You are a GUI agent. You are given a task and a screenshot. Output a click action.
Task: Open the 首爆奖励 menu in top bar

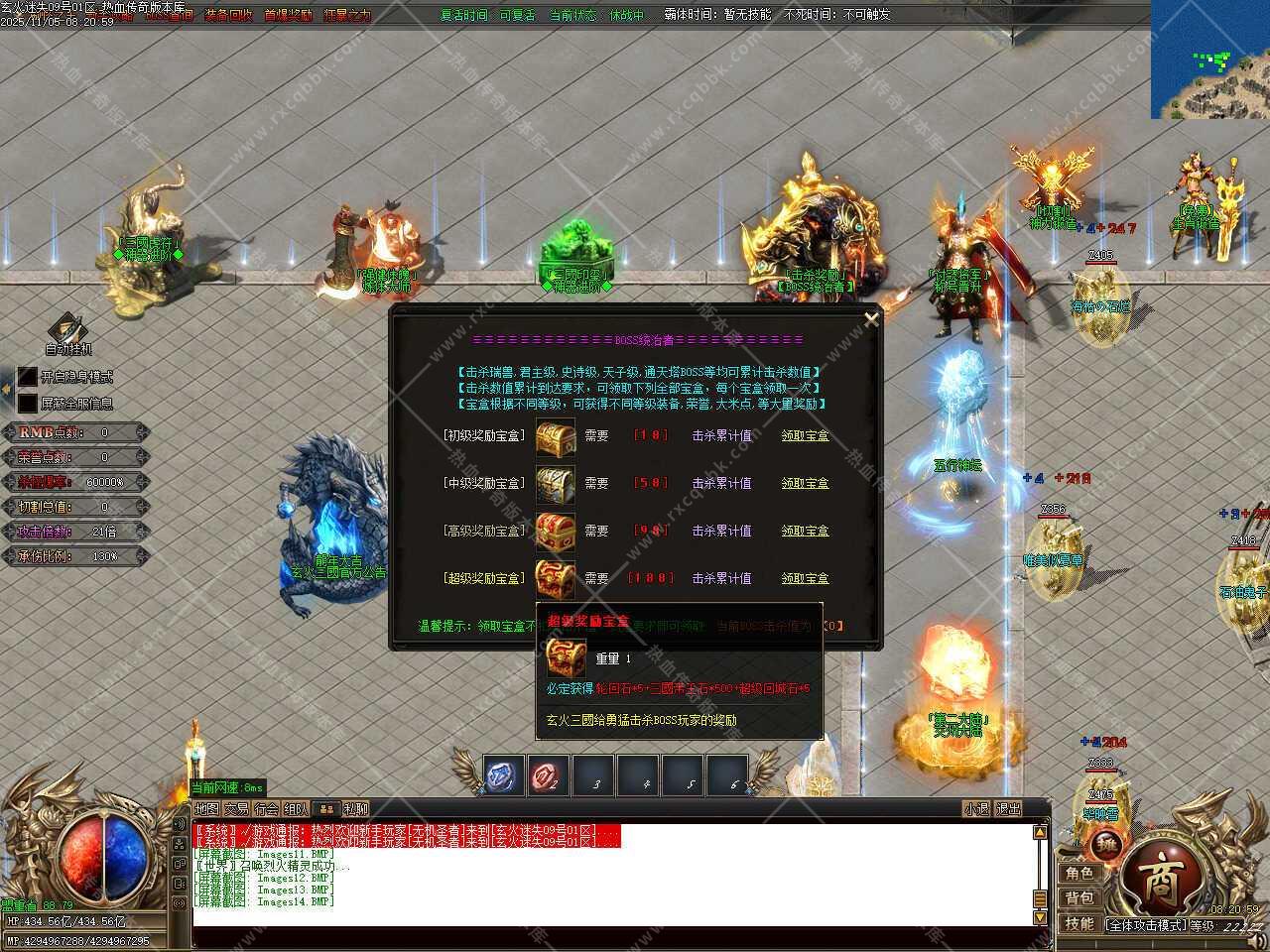click(x=288, y=15)
